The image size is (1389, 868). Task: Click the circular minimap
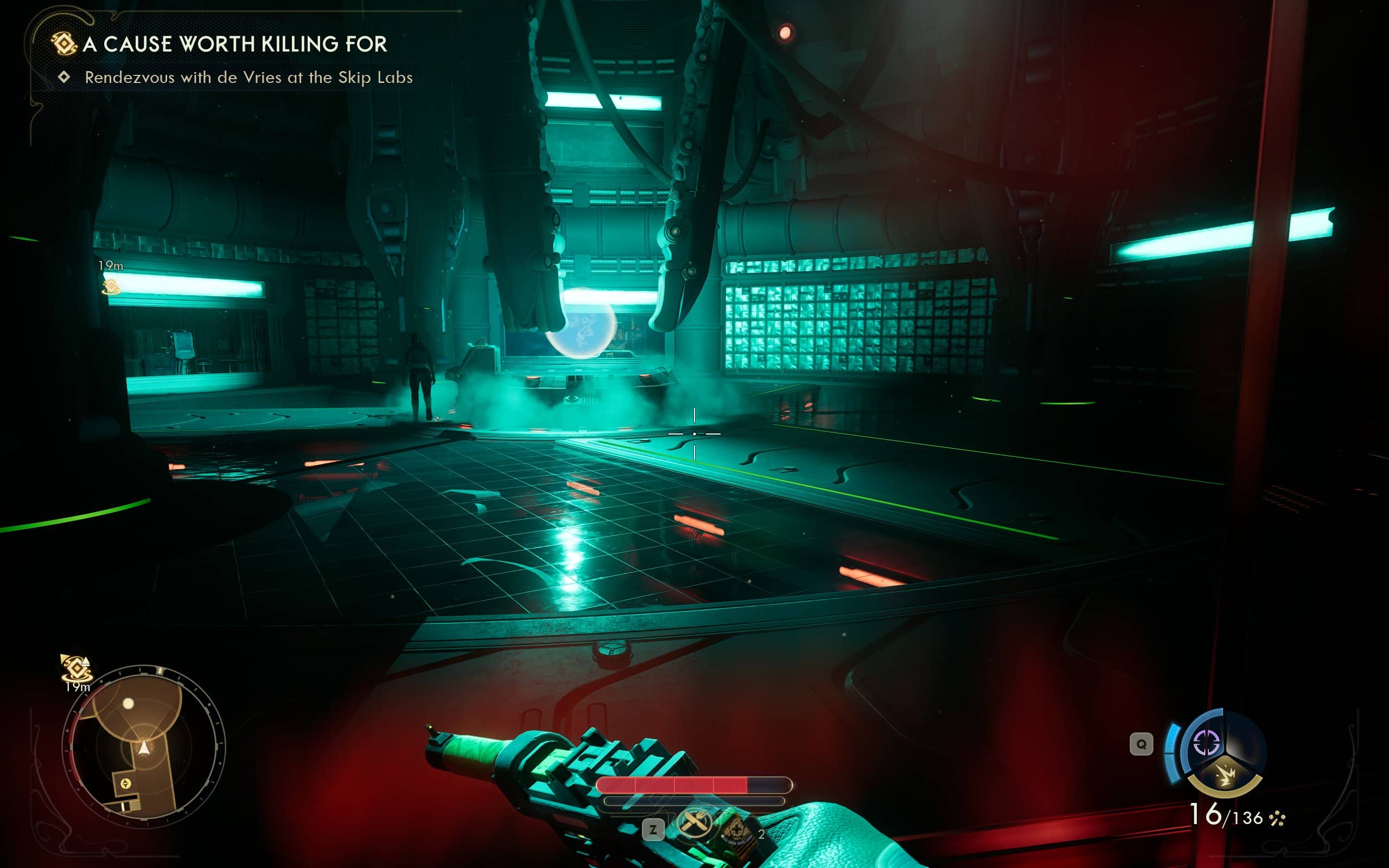click(x=143, y=746)
